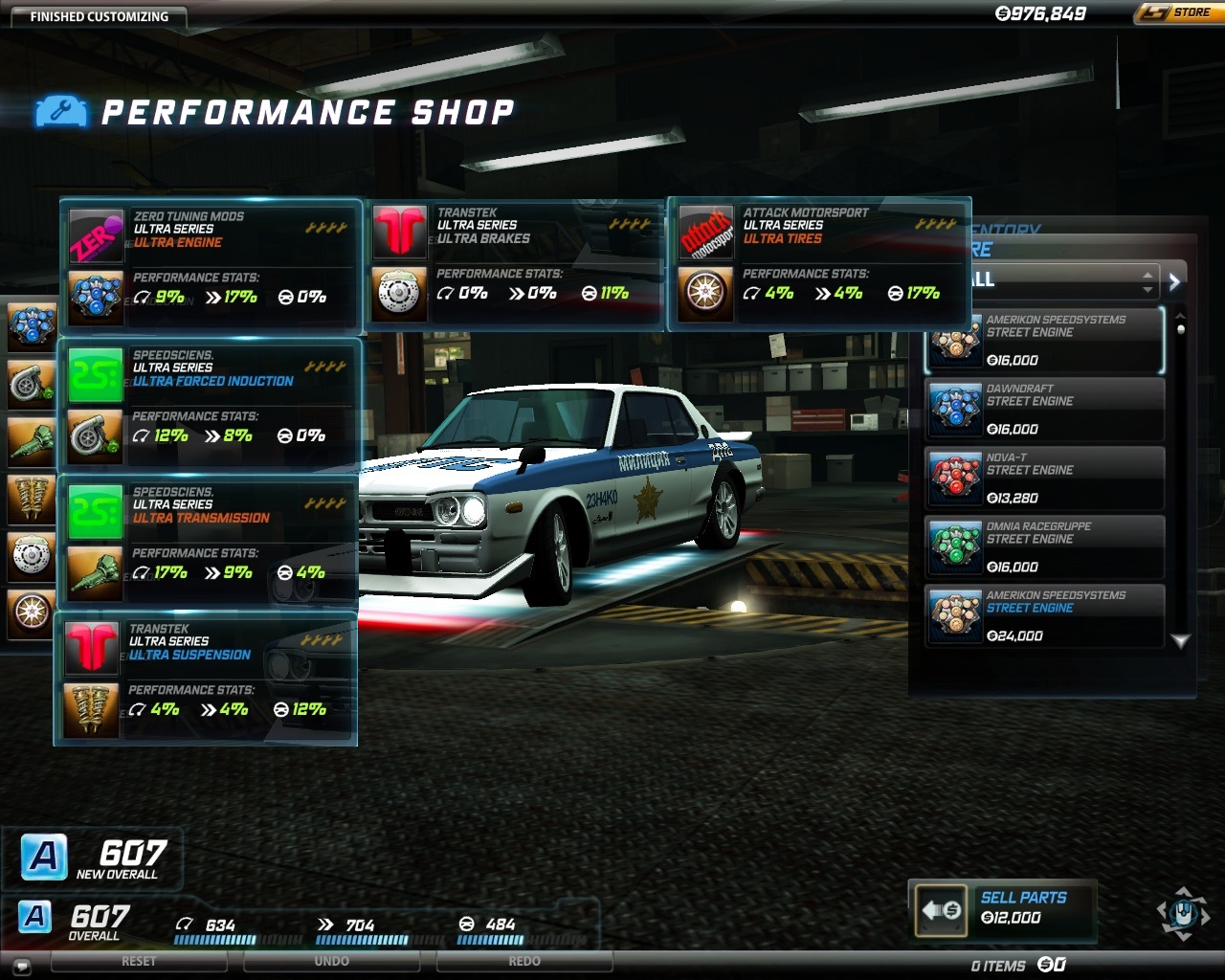Choose the Omnia Racegruppe Street Engine
This screenshot has height=980, width=1225.
[1045, 546]
